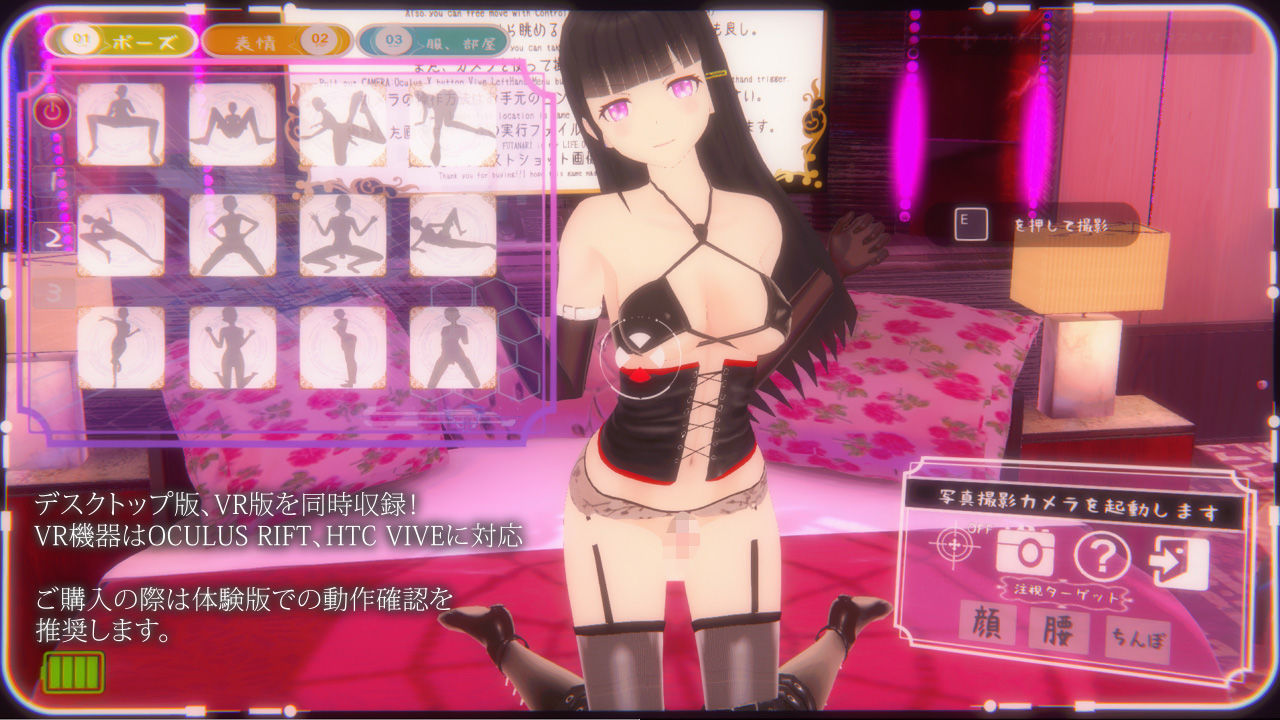Open the camera shutter icon to take photo
Image resolution: width=1280 pixels, height=720 pixels.
point(1025,550)
